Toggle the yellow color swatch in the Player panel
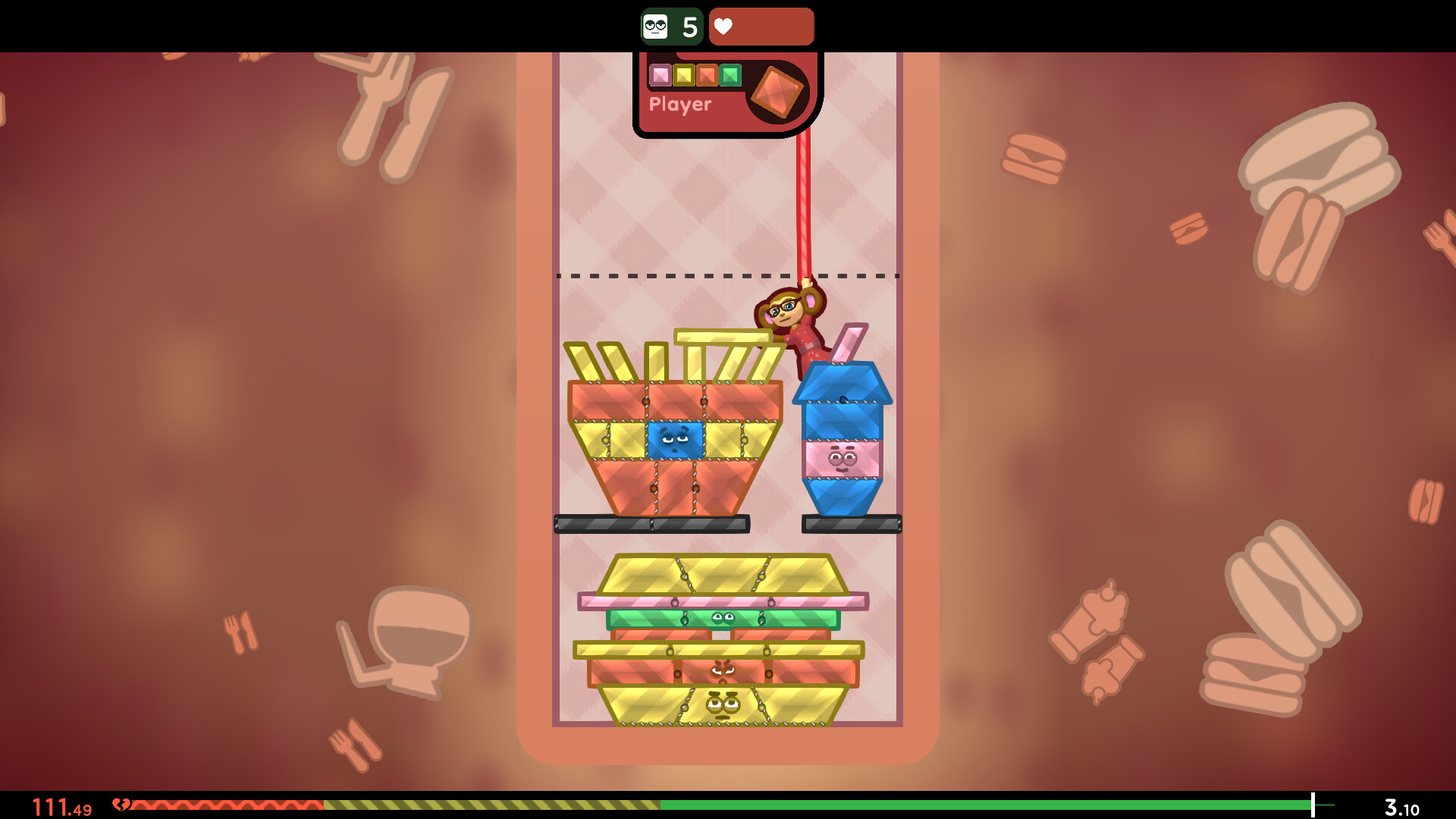This screenshot has width=1456, height=819. pos(683,75)
